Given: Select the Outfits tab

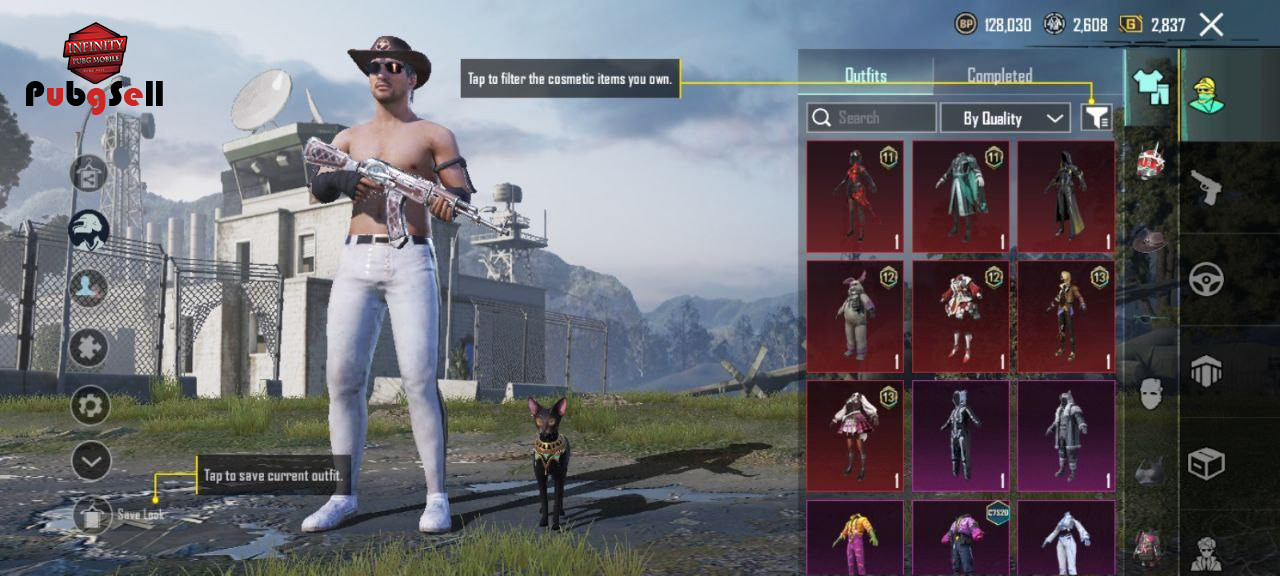Looking at the screenshot, I should coord(866,76).
